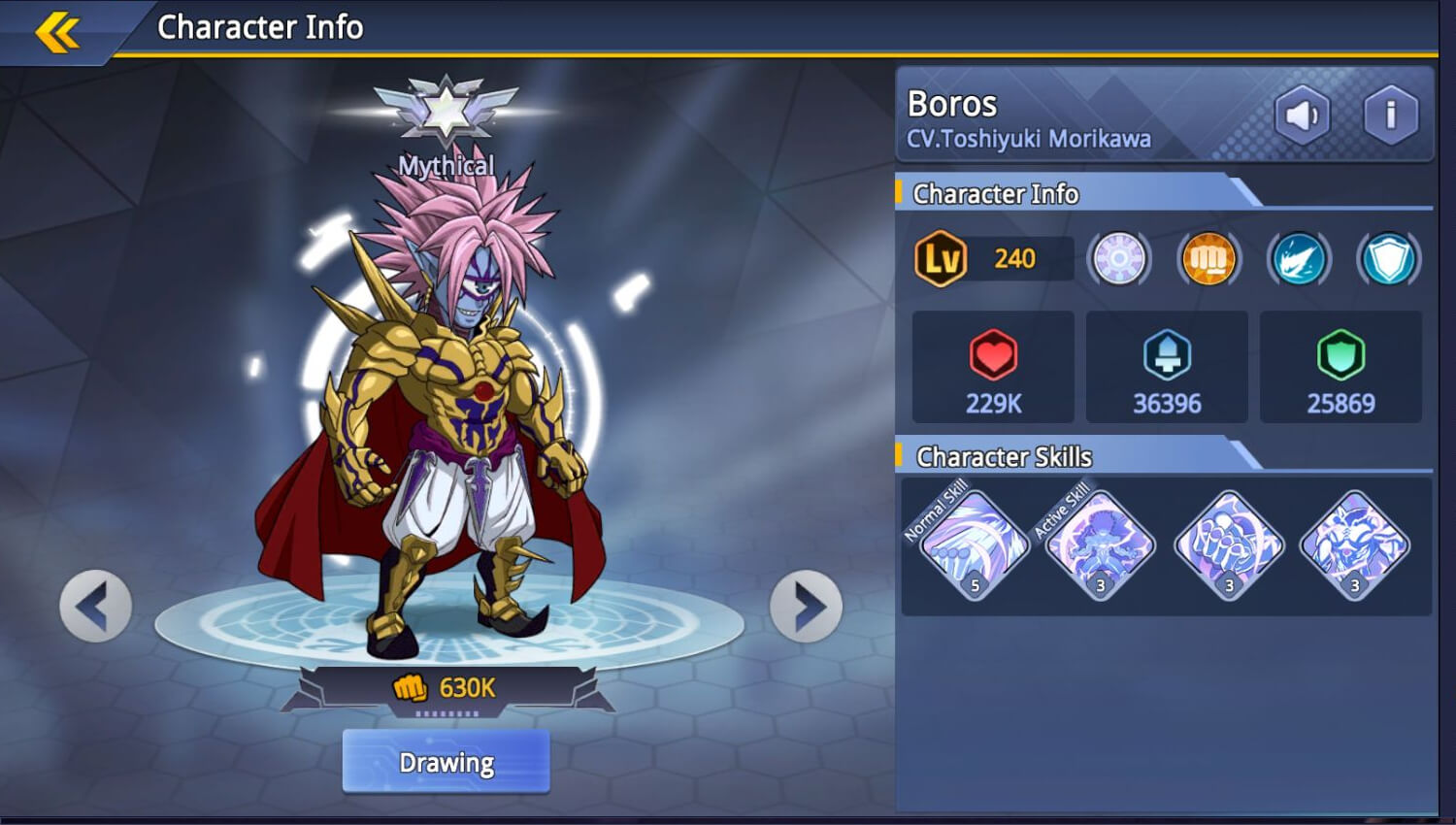Select the shield defense stat icon
1456x825 pixels.
point(1388,258)
